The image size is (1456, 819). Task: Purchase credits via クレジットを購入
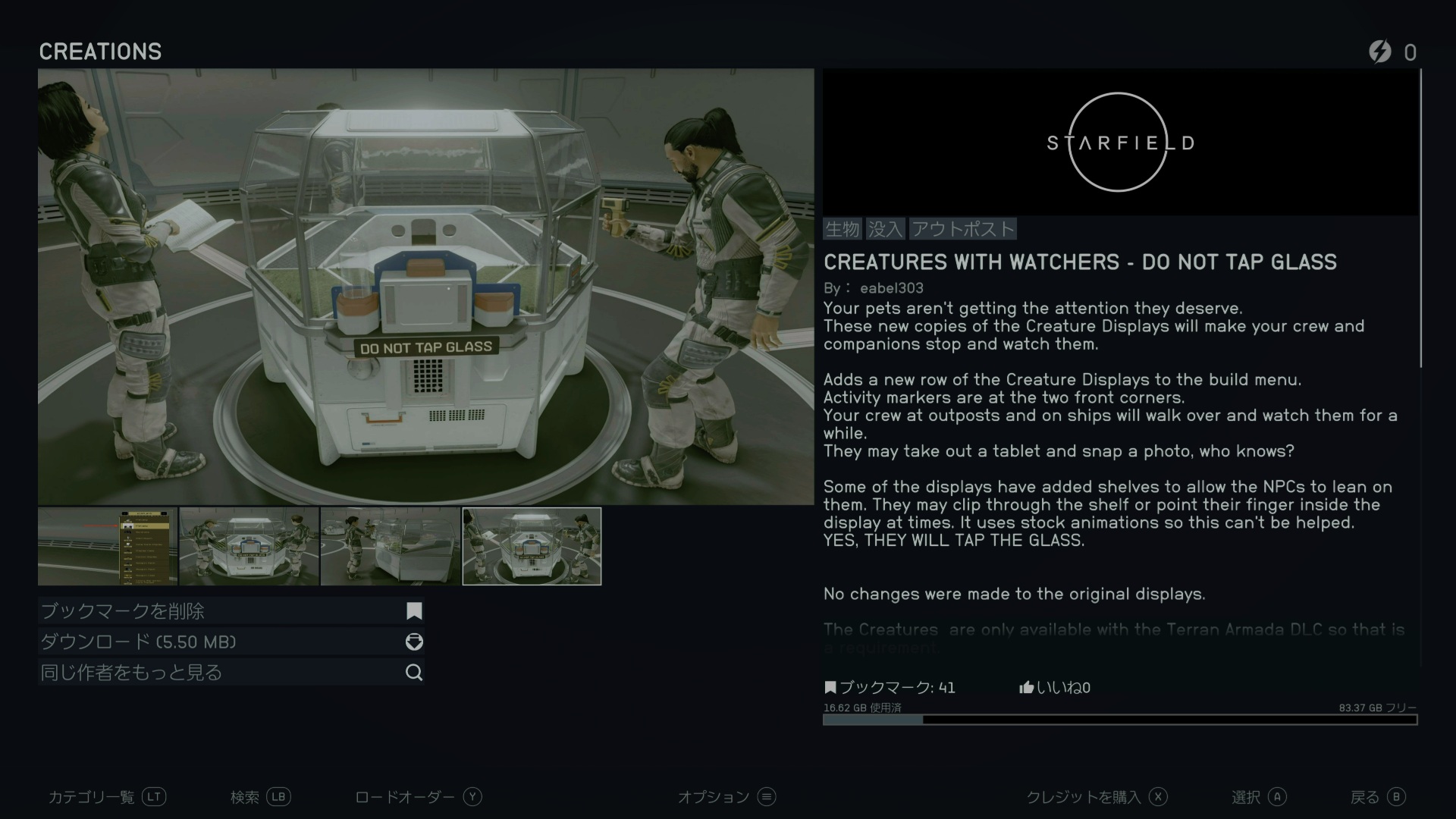(1096, 797)
